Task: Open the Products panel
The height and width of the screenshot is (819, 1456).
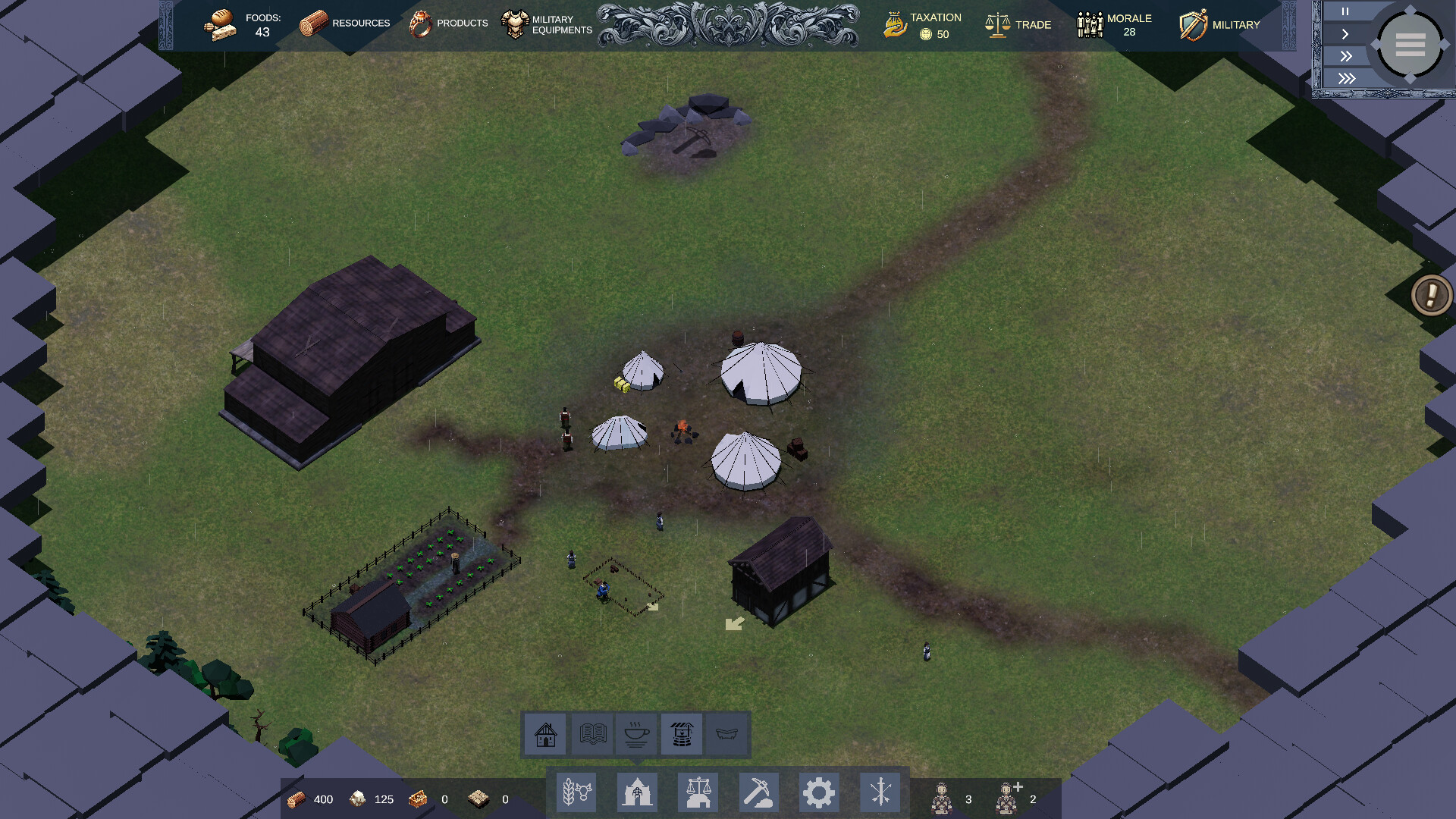Action: [x=448, y=24]
